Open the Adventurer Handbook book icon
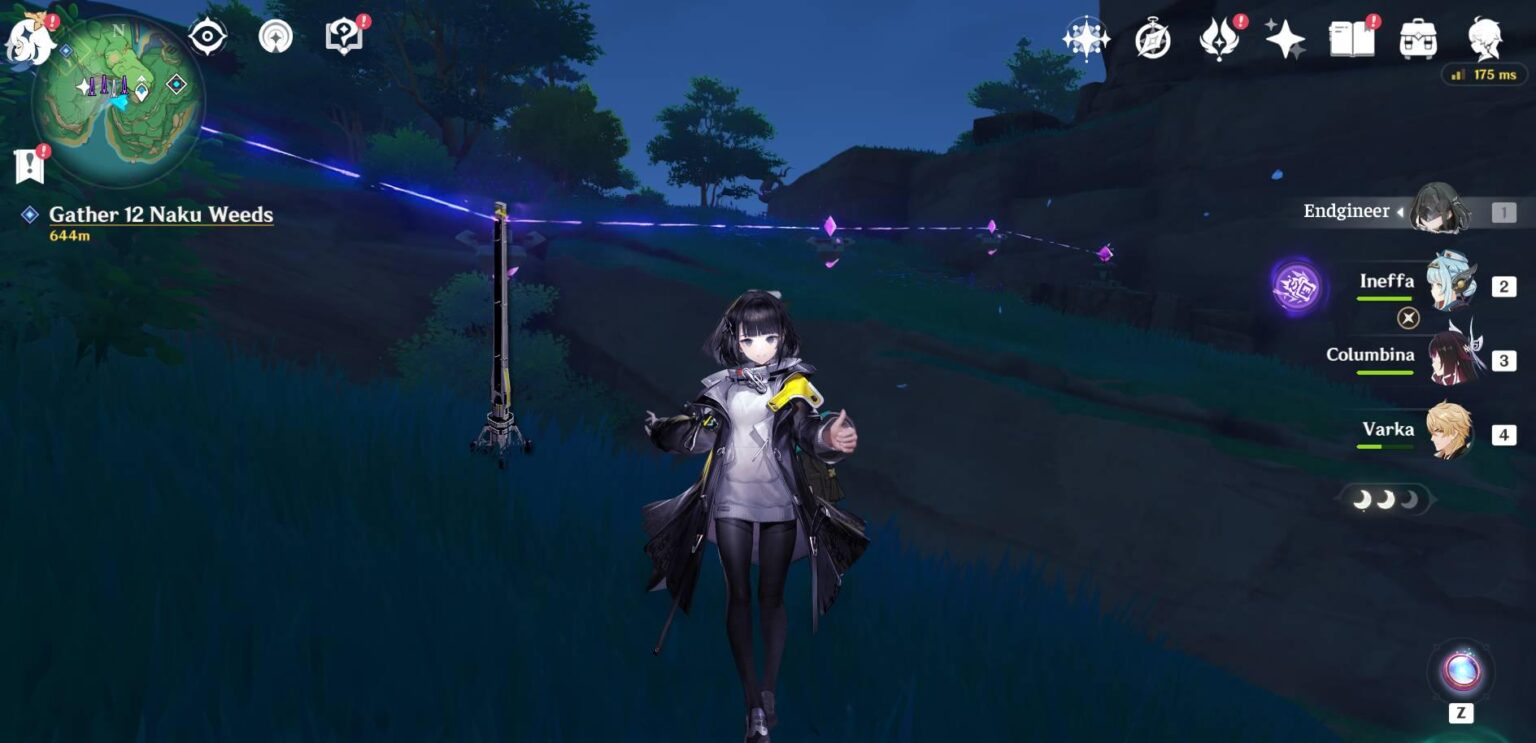Viewport: 1536px width, 743px height. click(x=1352, y=37)
